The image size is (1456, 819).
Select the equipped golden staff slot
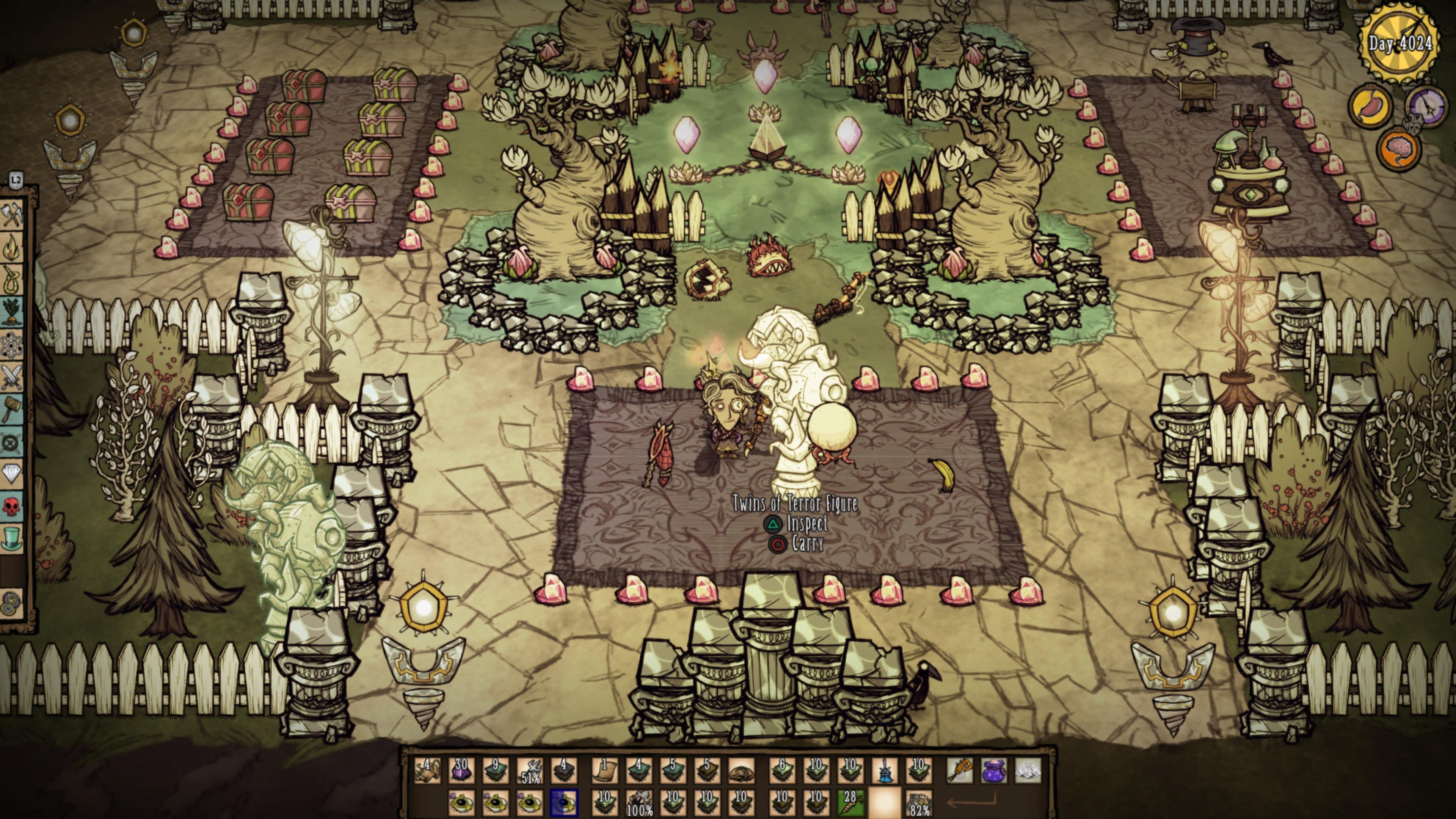coord(960,771)
